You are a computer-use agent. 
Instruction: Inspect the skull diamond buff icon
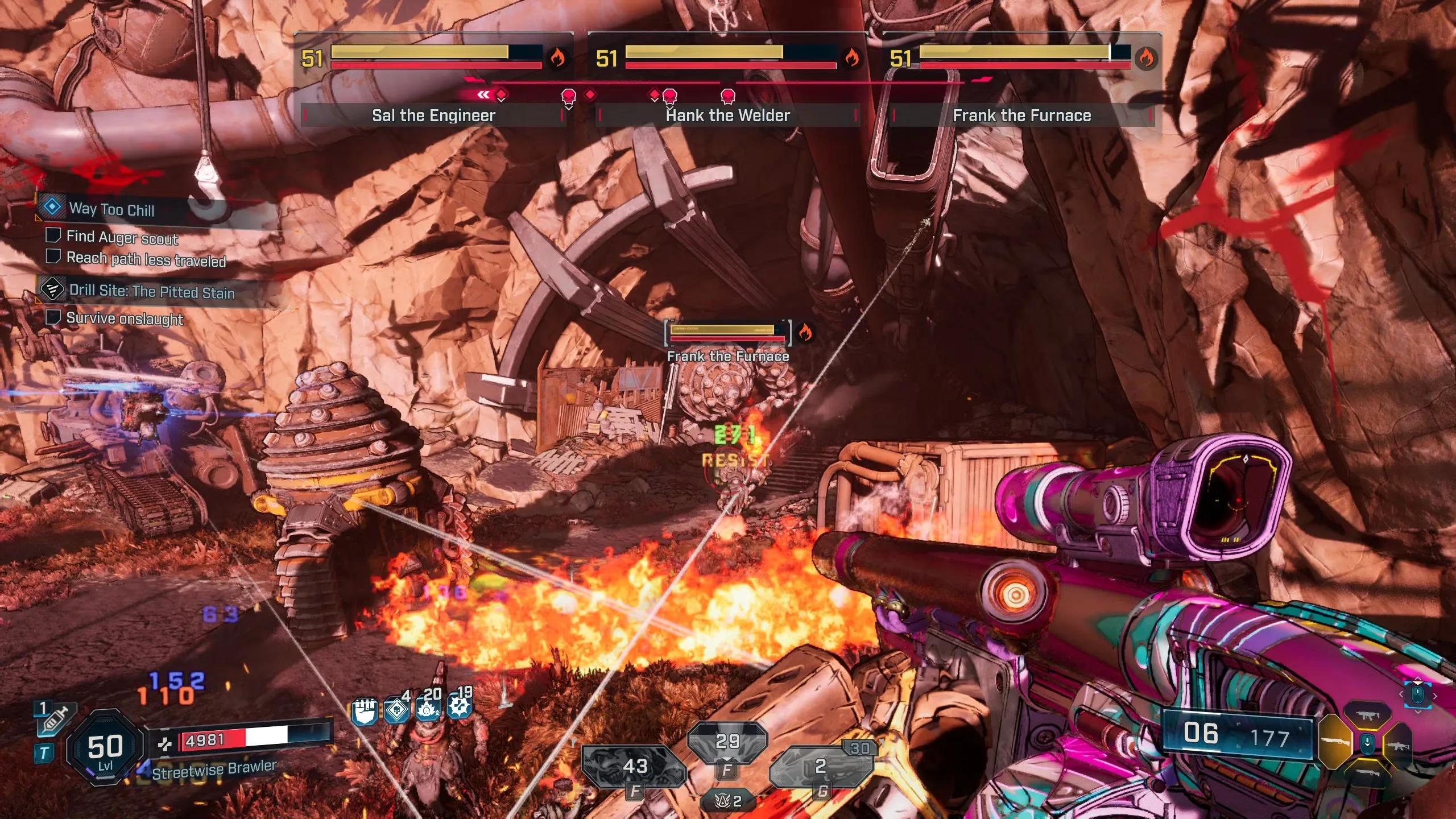(x=396, y=711)
